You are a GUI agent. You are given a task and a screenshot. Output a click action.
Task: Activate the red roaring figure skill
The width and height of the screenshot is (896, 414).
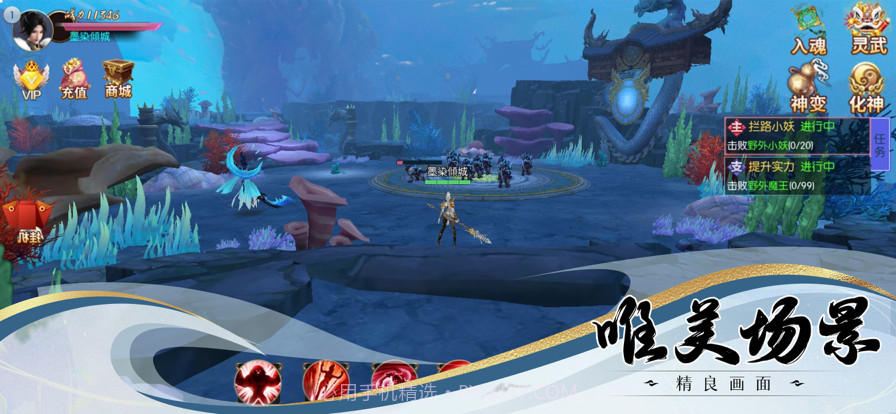click(256, 381)
